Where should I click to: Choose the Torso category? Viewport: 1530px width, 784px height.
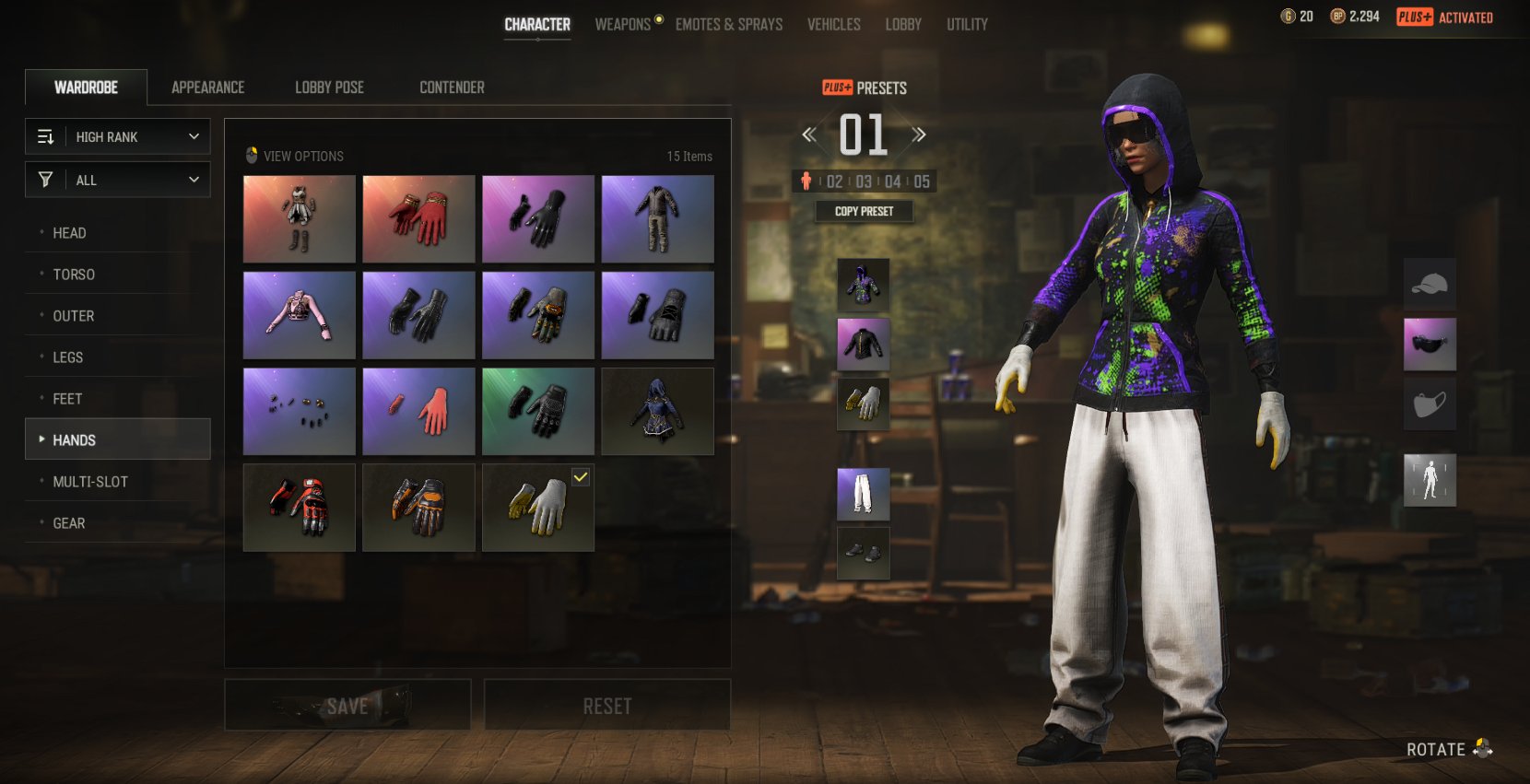[x=74, y=275]
